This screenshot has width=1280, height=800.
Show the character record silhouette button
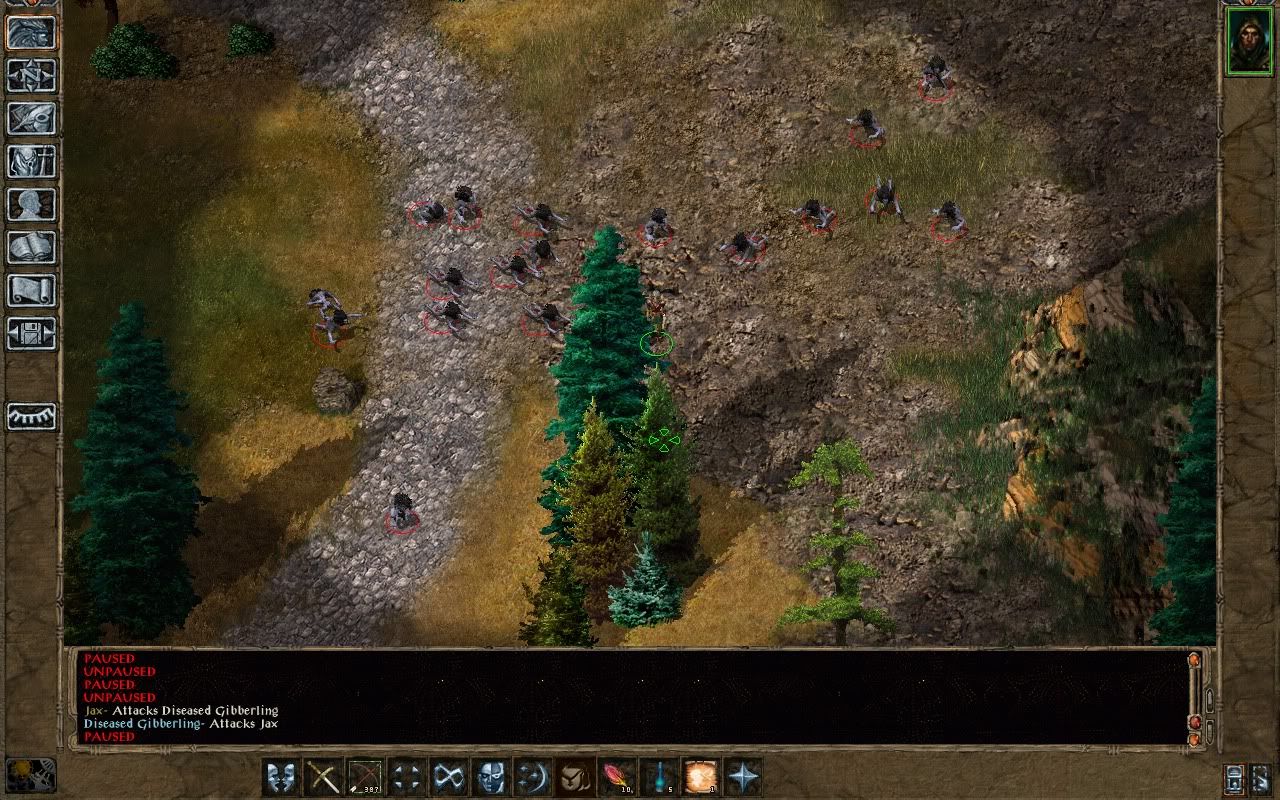coord(31,205)
